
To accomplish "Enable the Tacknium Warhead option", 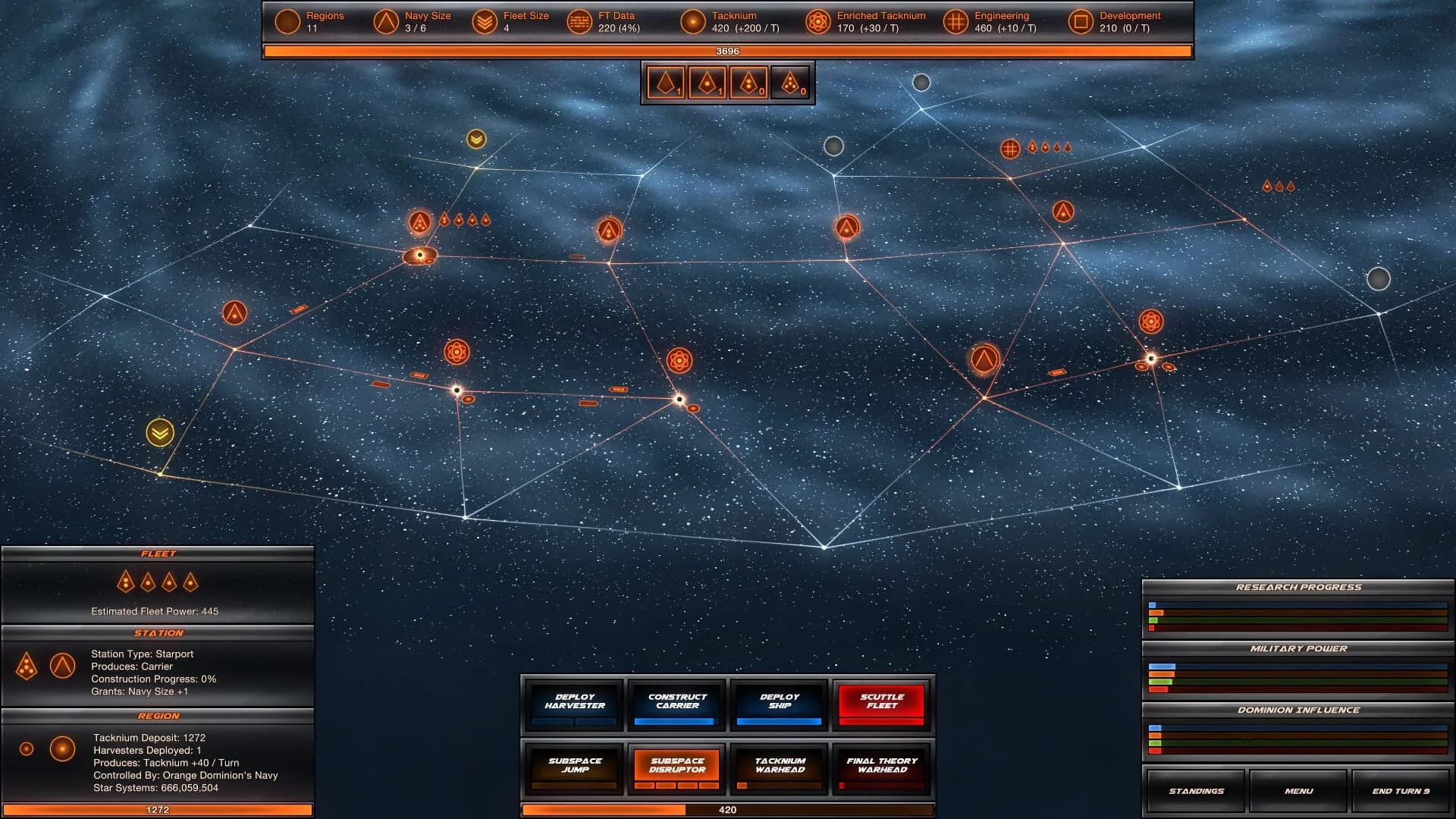I will click(779, 764).
